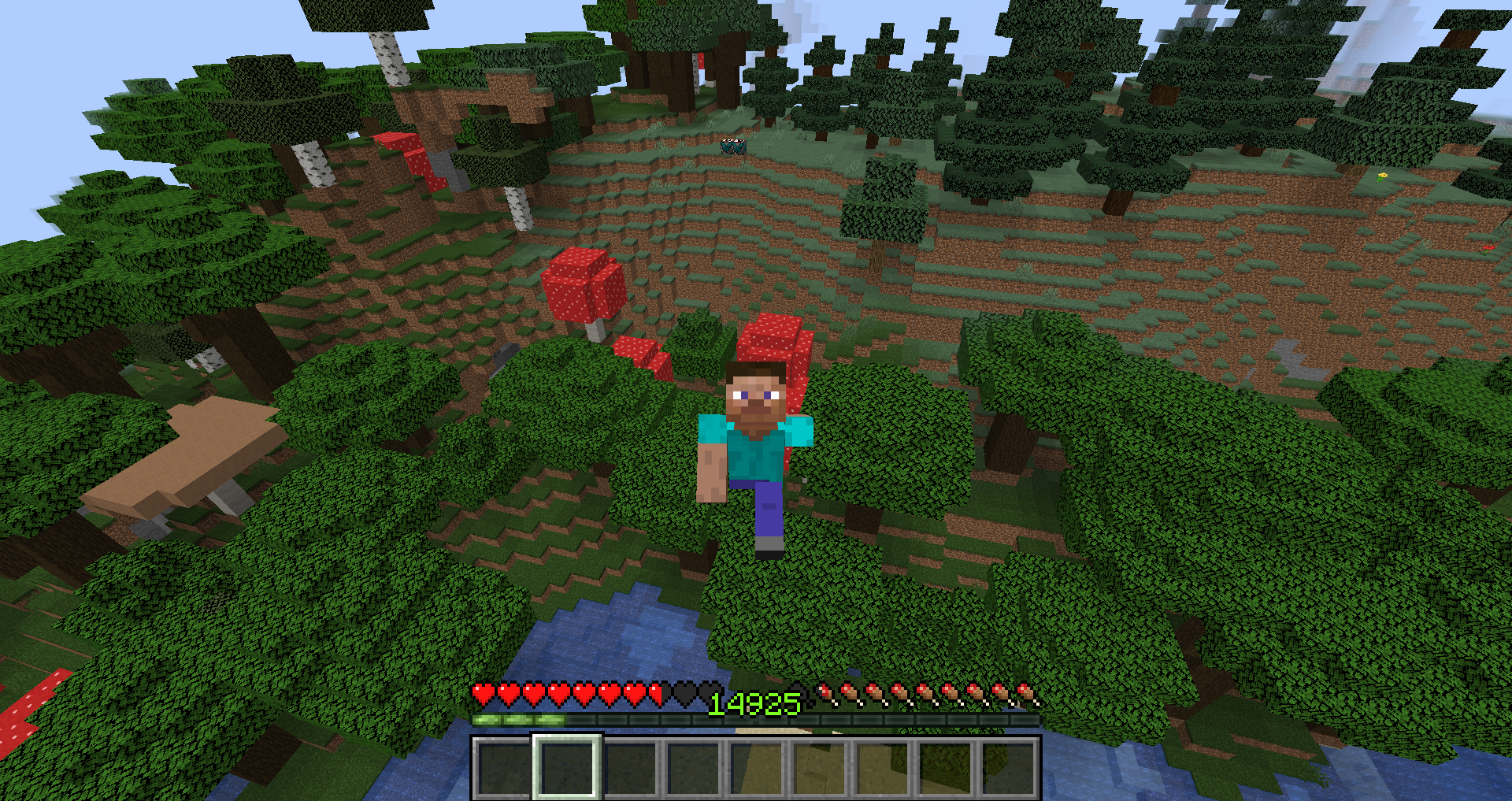Image resolution: width=1512 pixels, height=801 pixels.
Task: Click the dropped crossed diamond swords
Action: tap(733, 147)
